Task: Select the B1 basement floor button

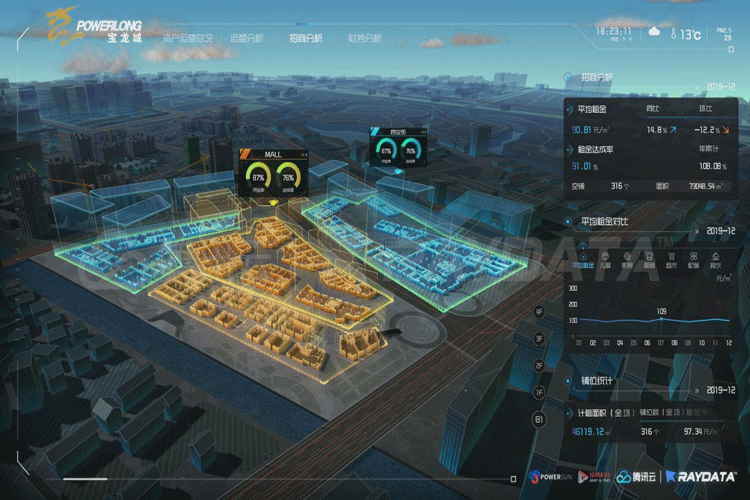Action: tap(540, 420)
